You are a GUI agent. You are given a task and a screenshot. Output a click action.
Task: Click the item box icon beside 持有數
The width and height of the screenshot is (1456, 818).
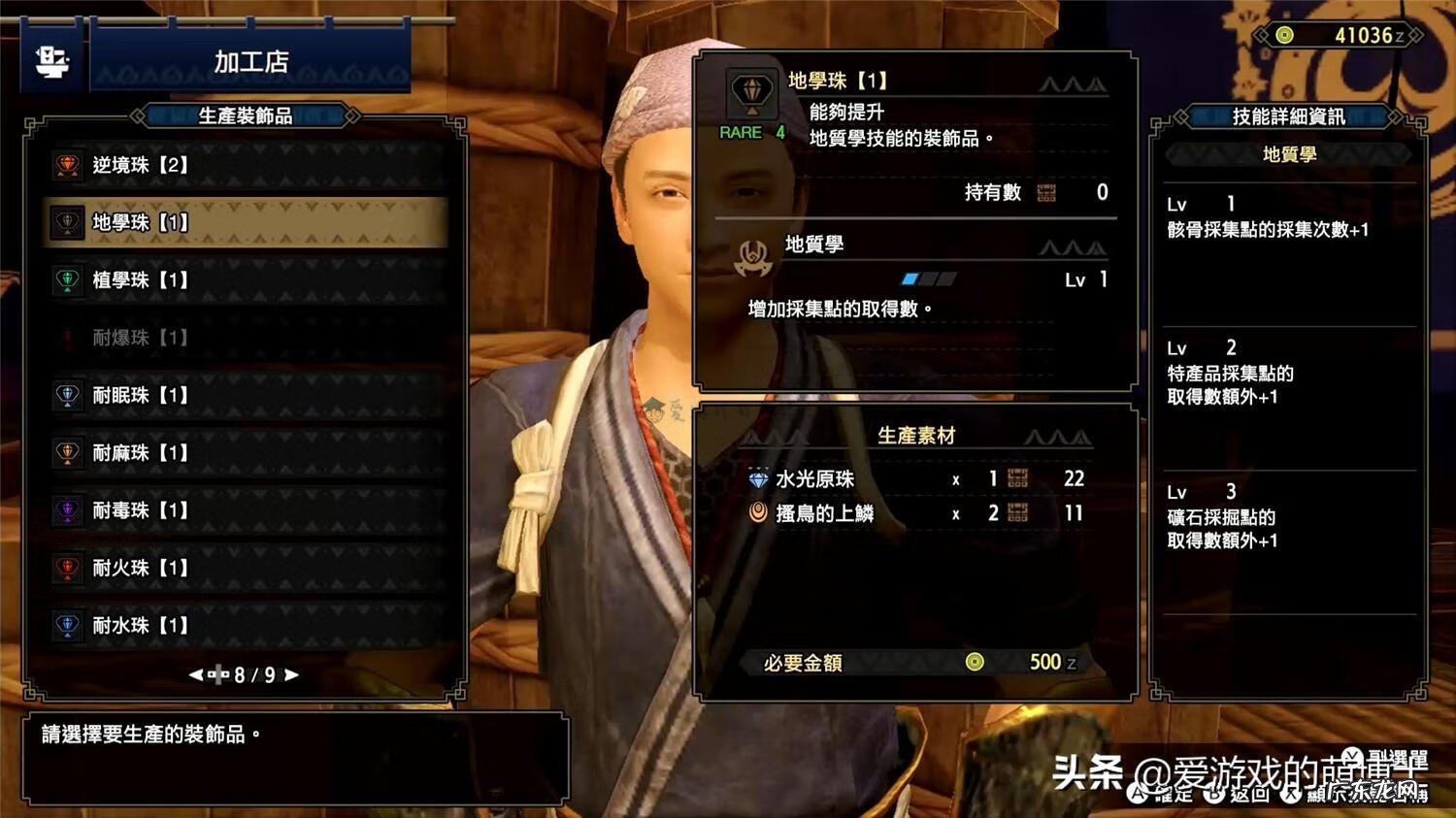1047,193
